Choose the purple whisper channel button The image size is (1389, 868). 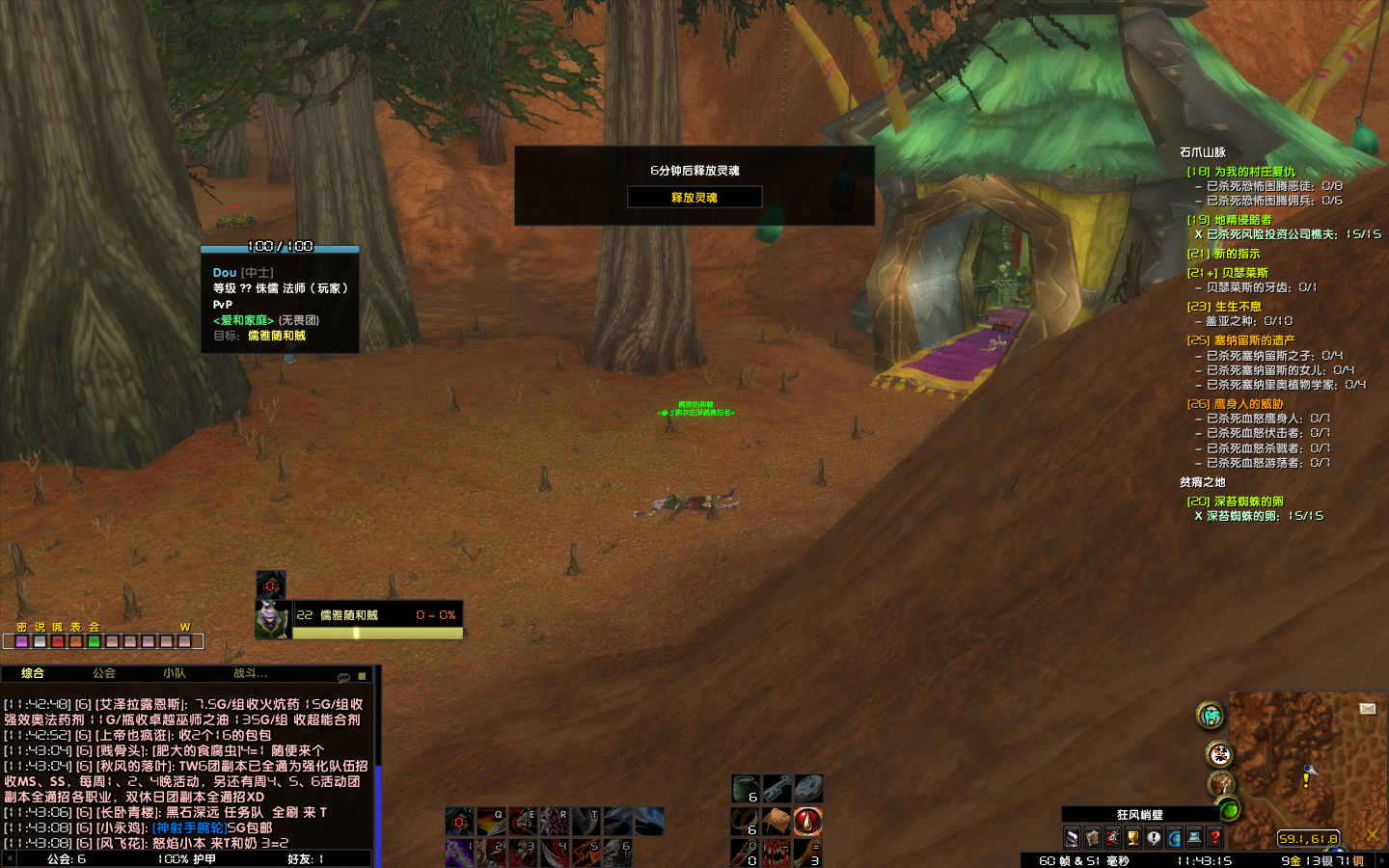click(x=21, y=641)
